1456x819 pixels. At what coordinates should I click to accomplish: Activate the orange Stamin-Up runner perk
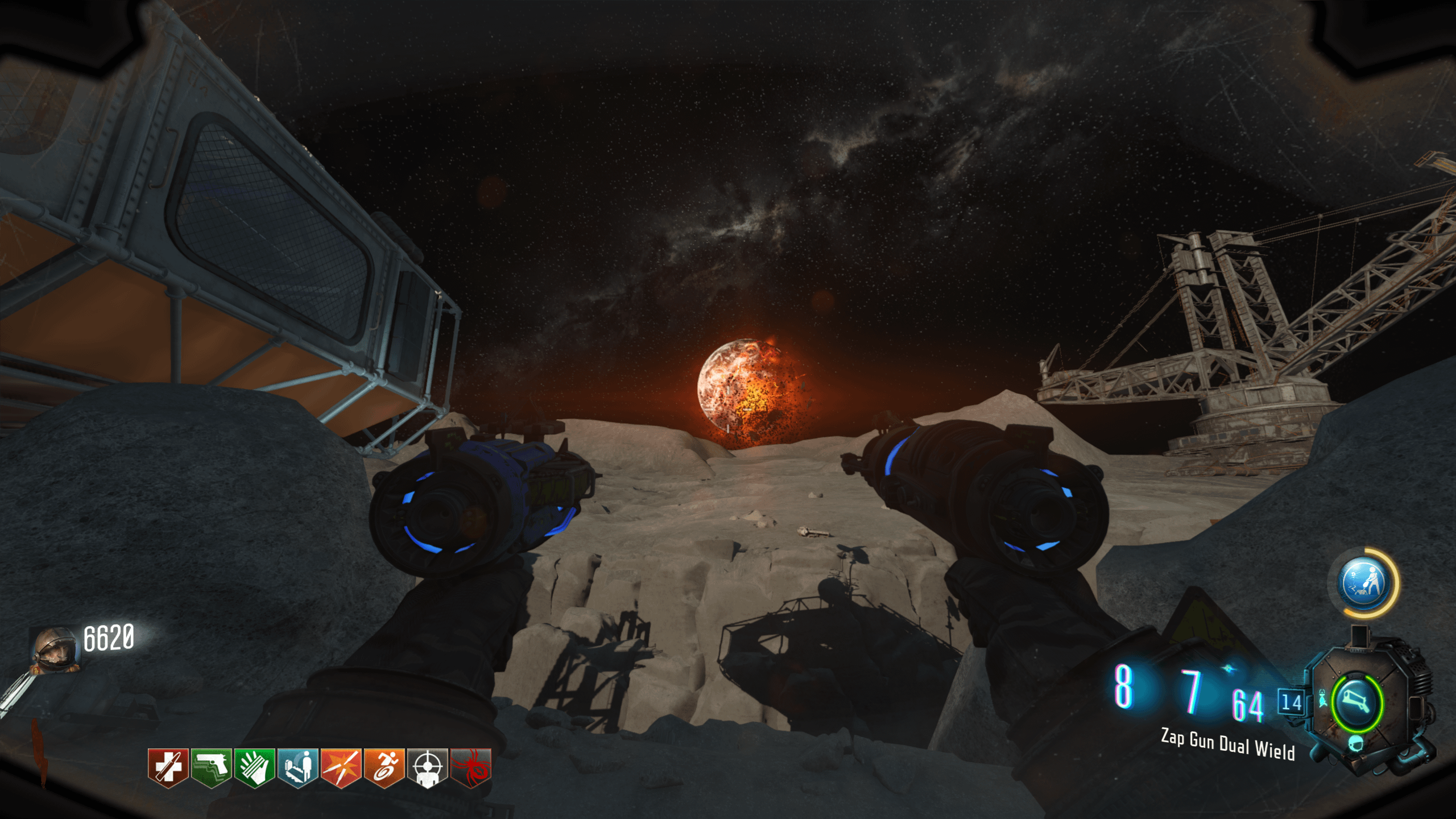pos(384,767)
